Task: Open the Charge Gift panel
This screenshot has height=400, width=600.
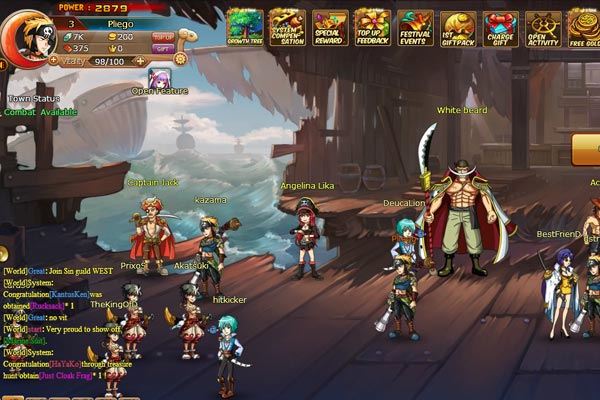Action: [x=501, y=27]
